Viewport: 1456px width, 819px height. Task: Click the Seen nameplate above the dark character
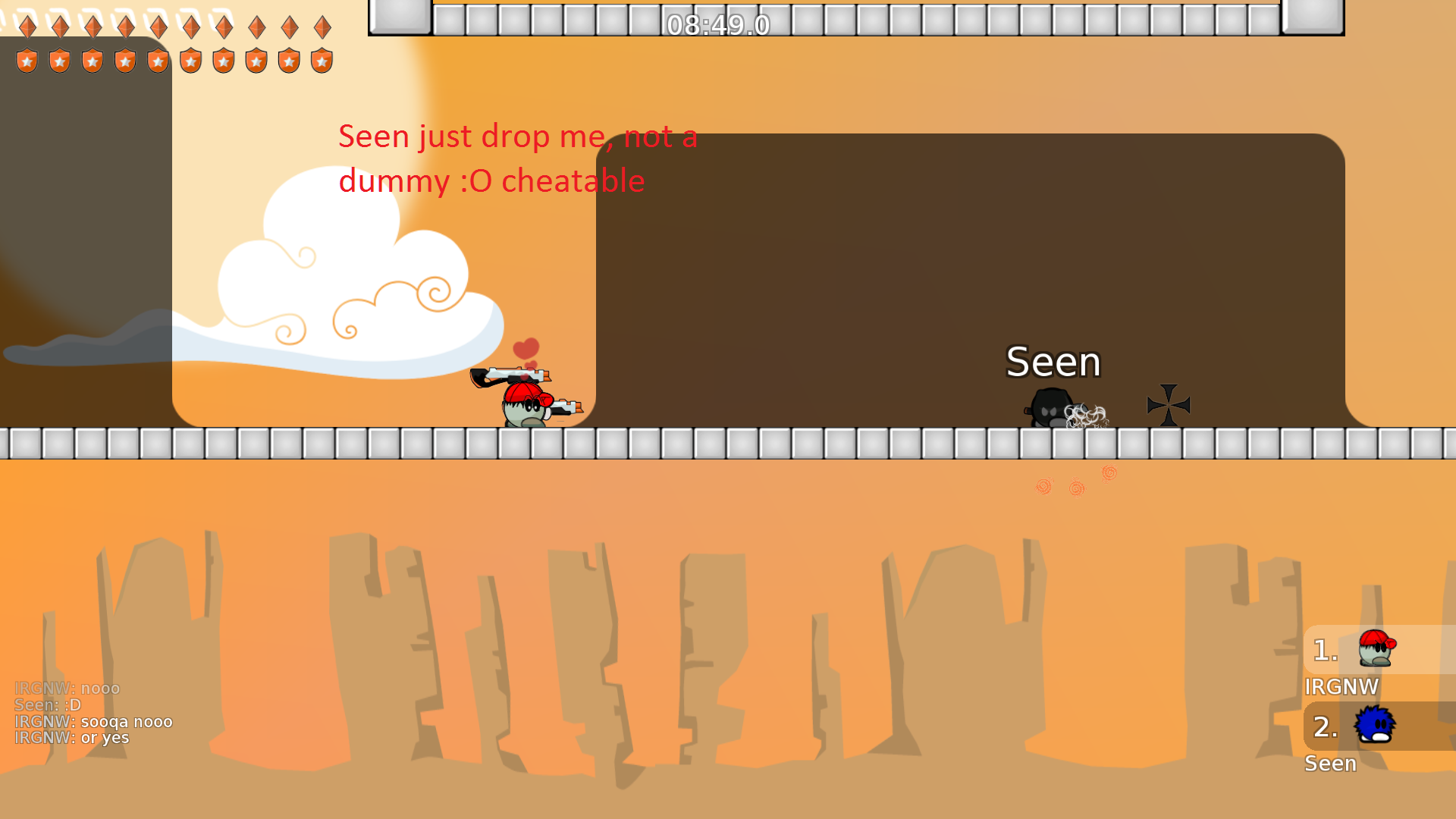pos(1053,362)
